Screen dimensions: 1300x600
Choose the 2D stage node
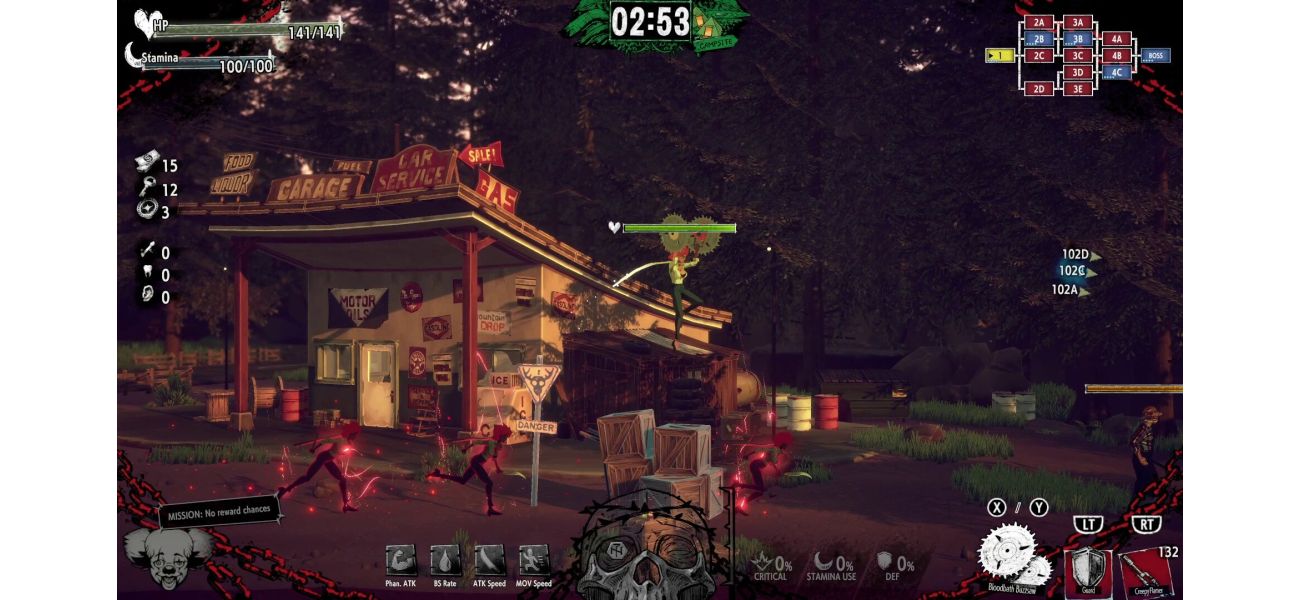click(x=1039, y=89)
